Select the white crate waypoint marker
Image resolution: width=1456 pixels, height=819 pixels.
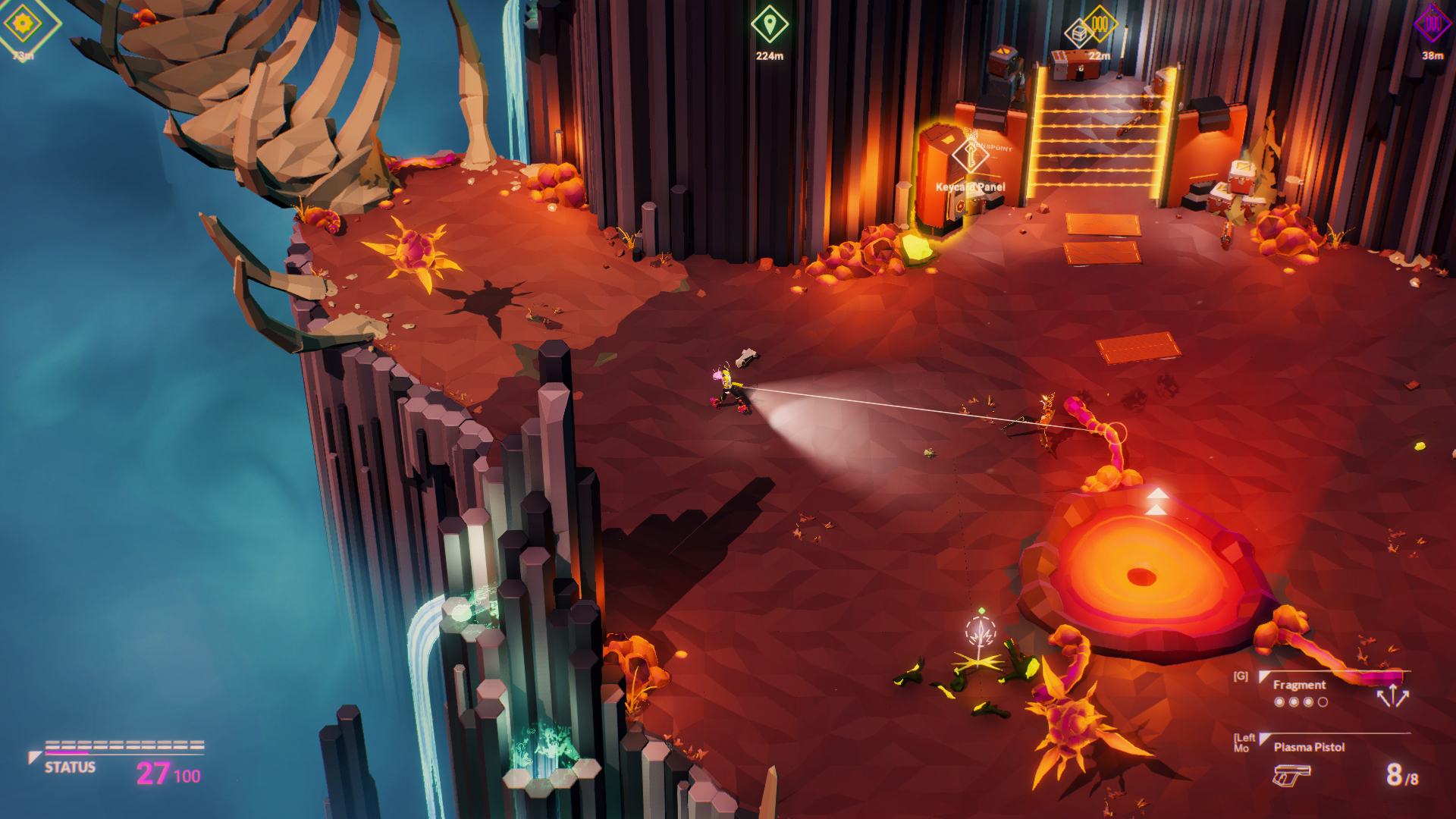pyautogui.click(x=1078, y=33)
